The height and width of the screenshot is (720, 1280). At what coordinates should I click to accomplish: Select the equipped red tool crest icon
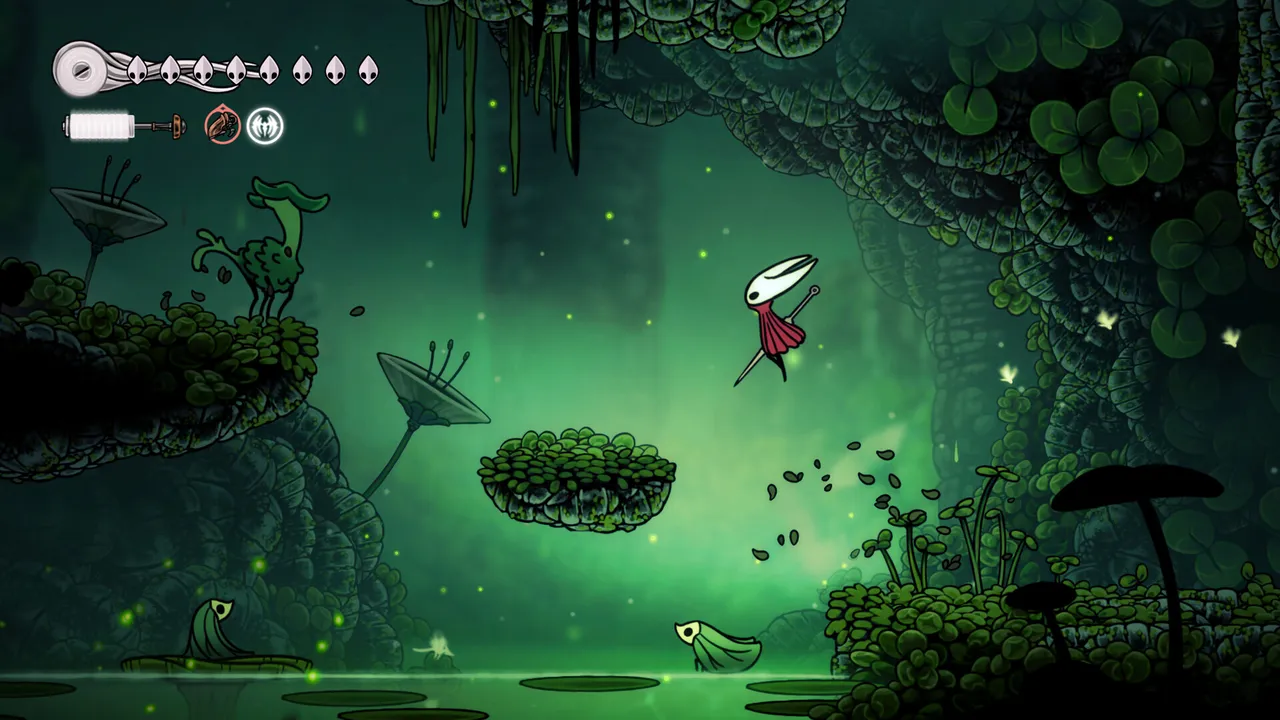[x=220, y=125]
